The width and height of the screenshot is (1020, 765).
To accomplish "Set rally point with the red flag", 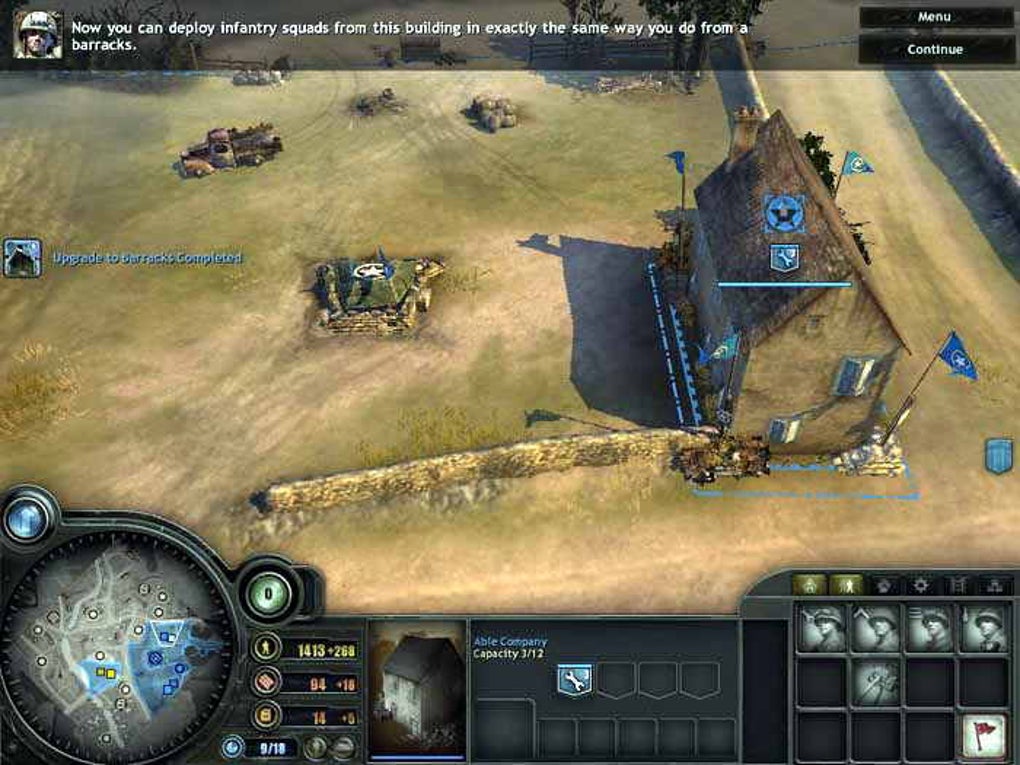I will click(x=984, y=736).
